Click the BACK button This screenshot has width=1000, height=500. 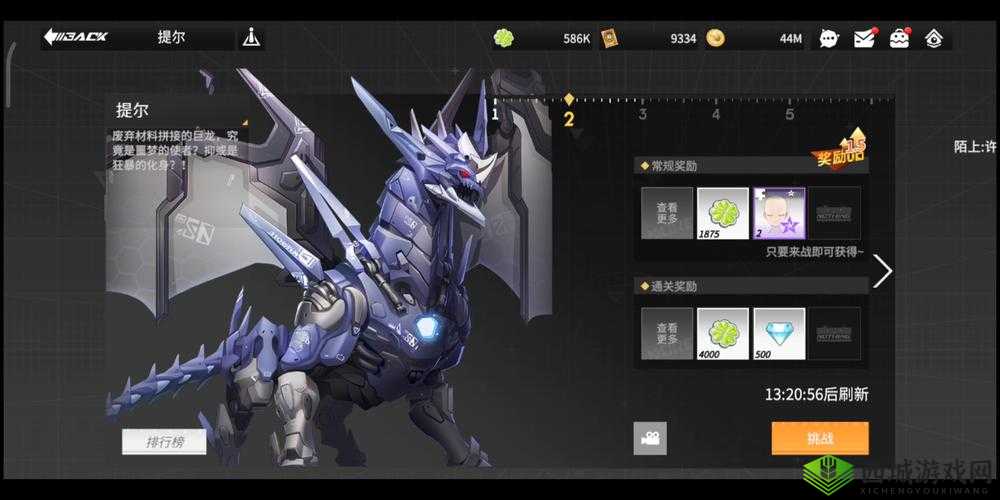pos(75,38)
